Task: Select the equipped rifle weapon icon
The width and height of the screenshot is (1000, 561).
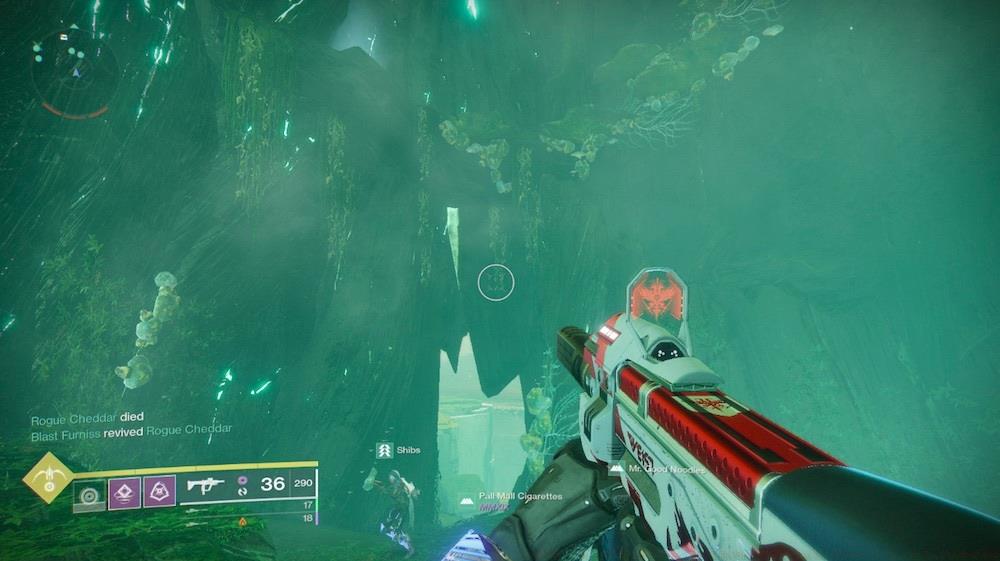Action: point(205,486)
